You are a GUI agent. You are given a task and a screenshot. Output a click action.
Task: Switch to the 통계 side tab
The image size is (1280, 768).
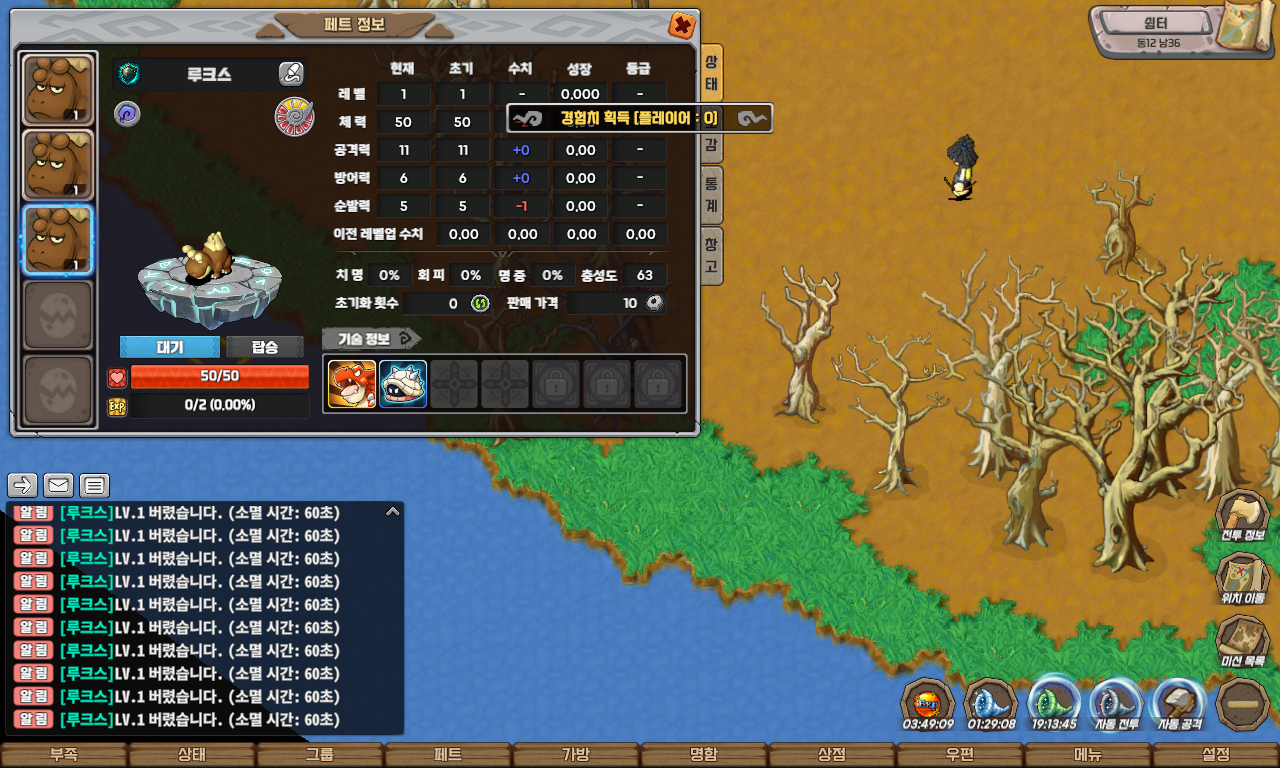pyautogui.click(x=711, y=195)
